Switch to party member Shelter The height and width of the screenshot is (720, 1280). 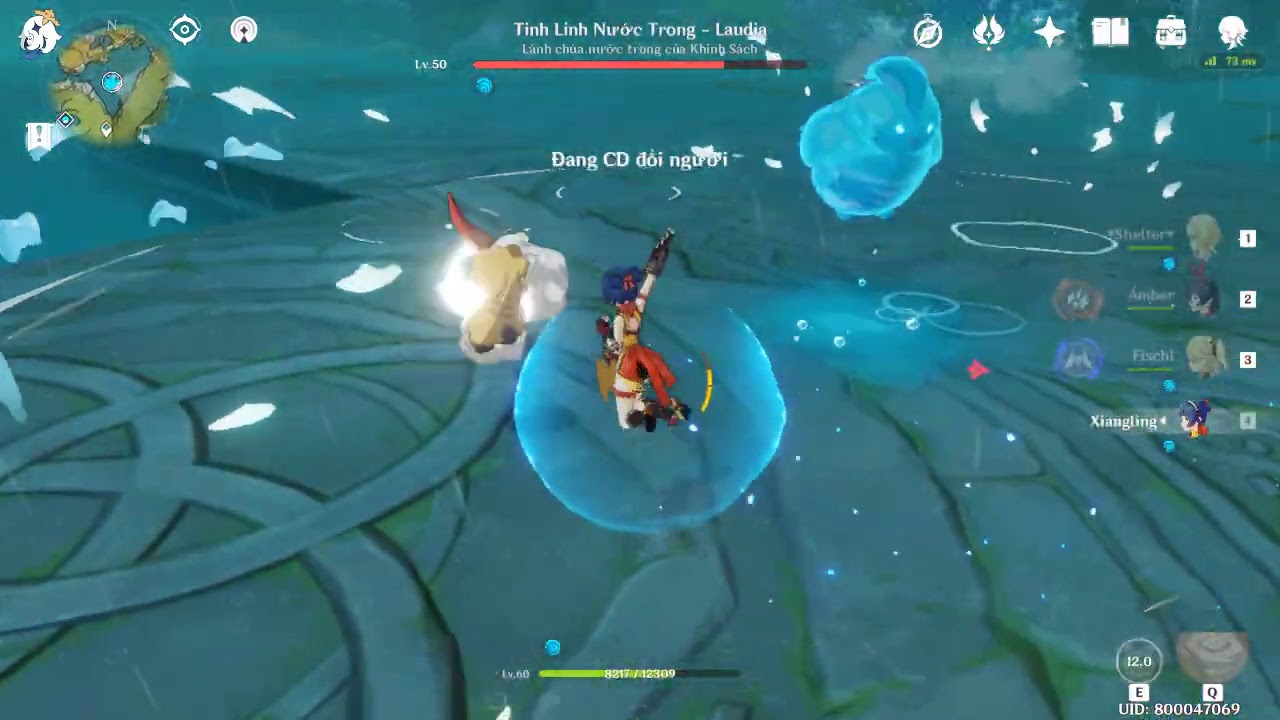1203,238
